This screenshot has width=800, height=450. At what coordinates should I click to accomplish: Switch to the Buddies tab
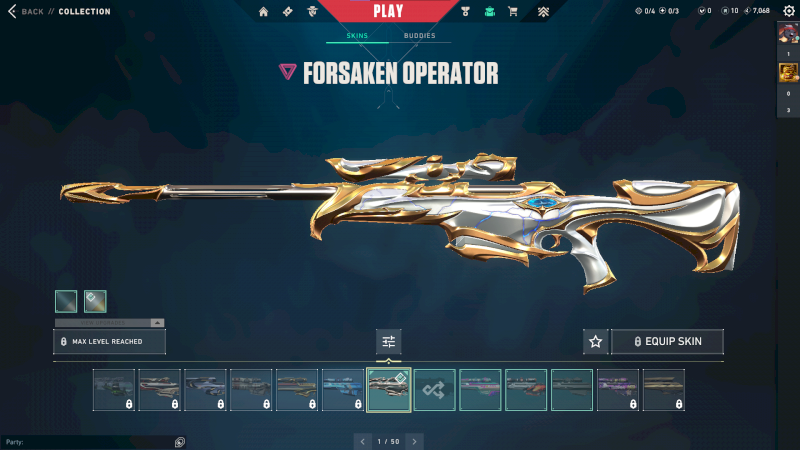[x=420, y=36]
